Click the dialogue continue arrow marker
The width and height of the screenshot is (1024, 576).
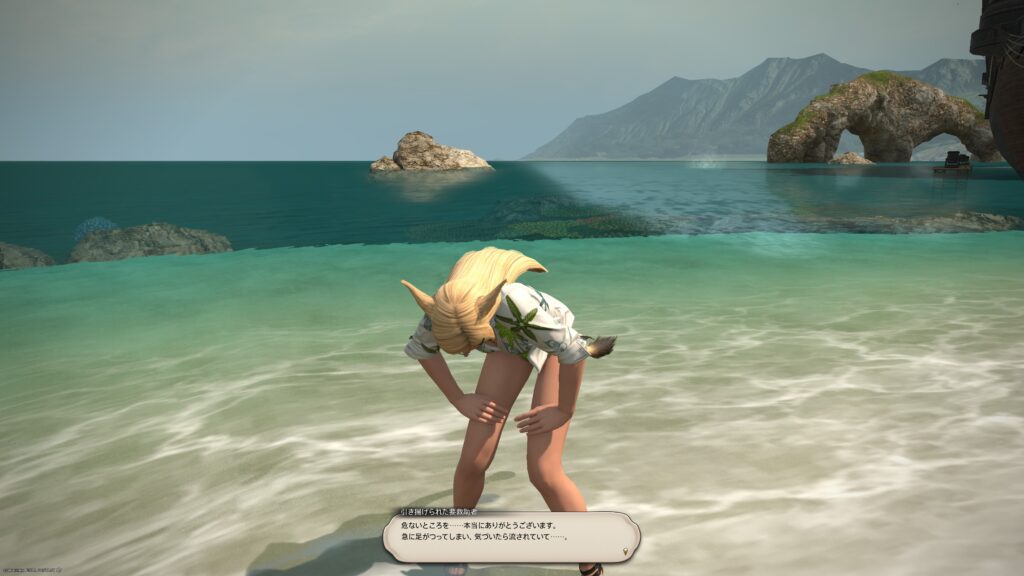pos(626,549)
